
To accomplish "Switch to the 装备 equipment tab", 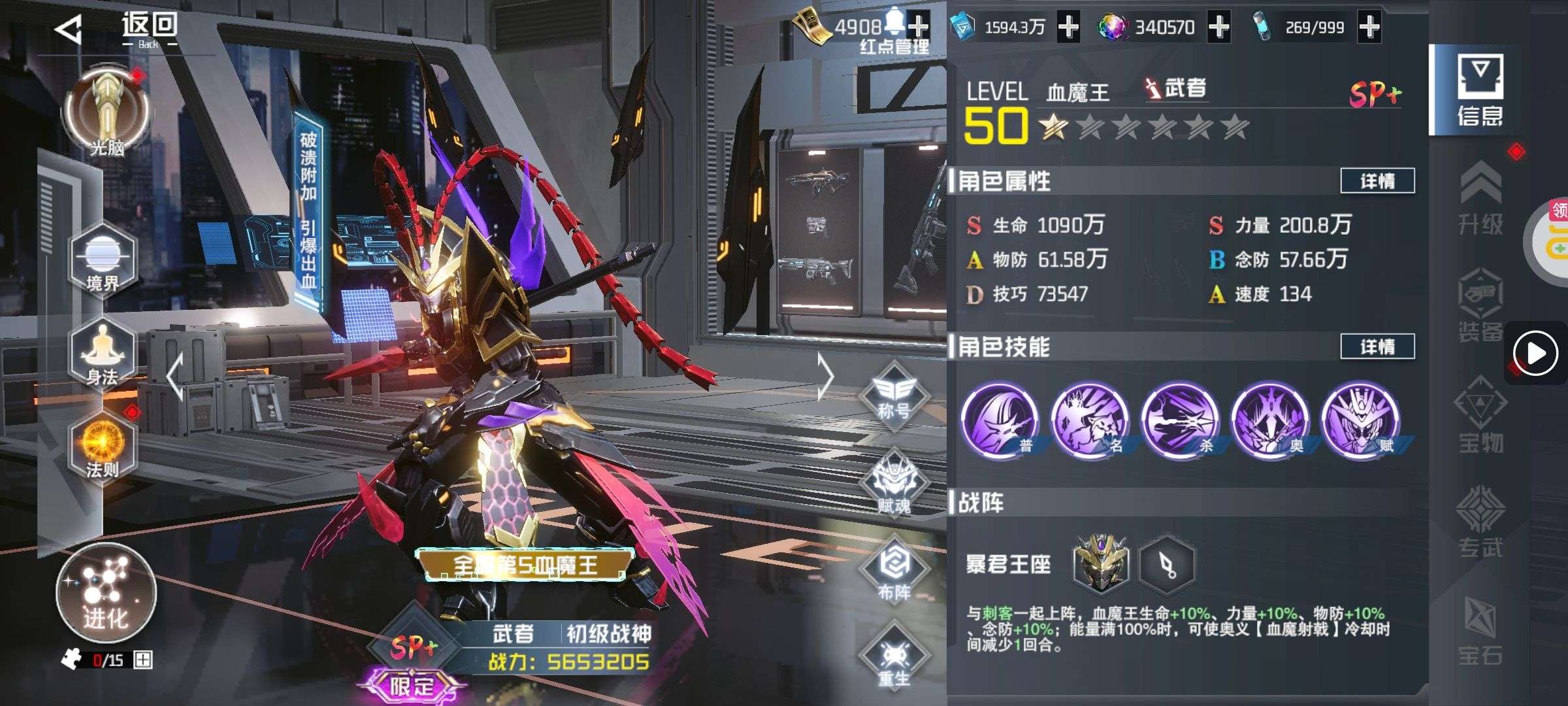I will click(x=1481, y=307).
